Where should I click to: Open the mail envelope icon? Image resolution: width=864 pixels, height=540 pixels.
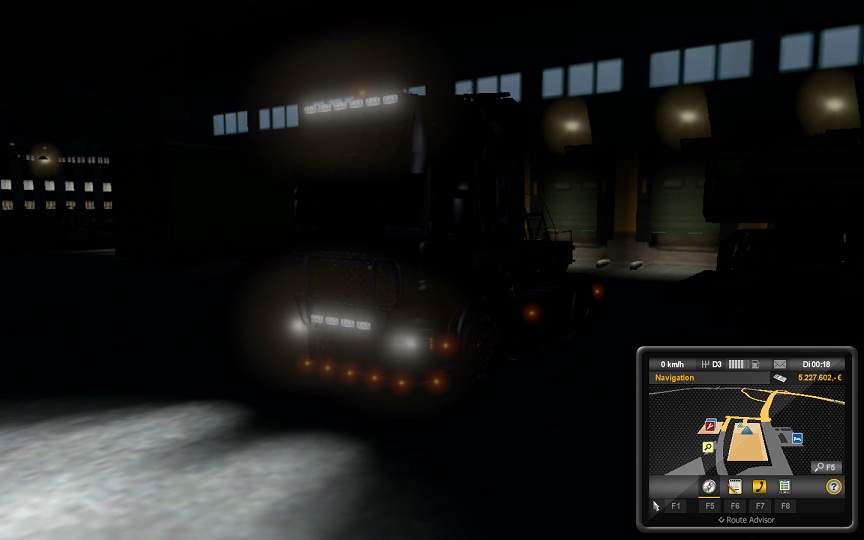780,364
